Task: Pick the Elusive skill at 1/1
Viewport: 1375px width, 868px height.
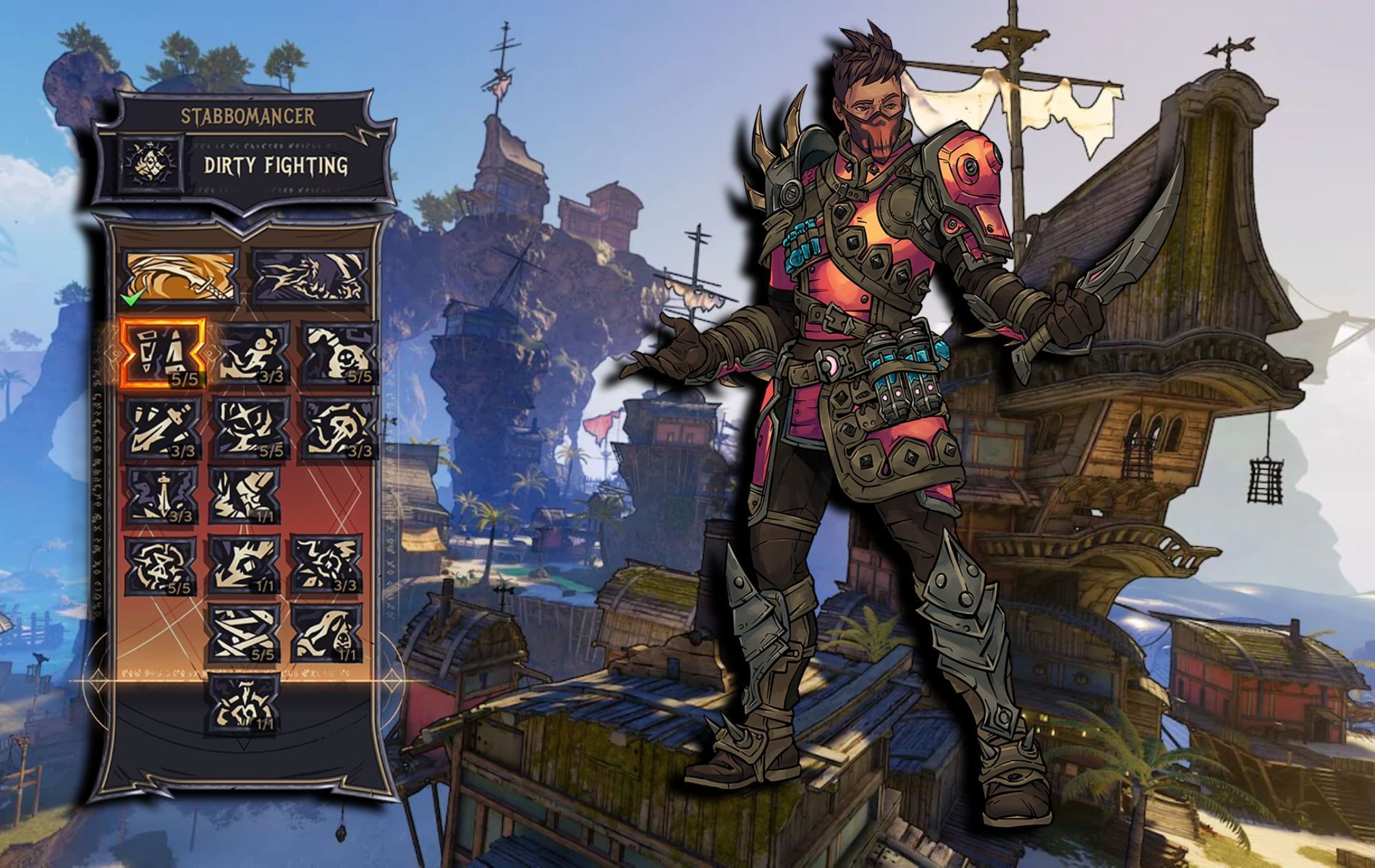Action: (245, 565)
